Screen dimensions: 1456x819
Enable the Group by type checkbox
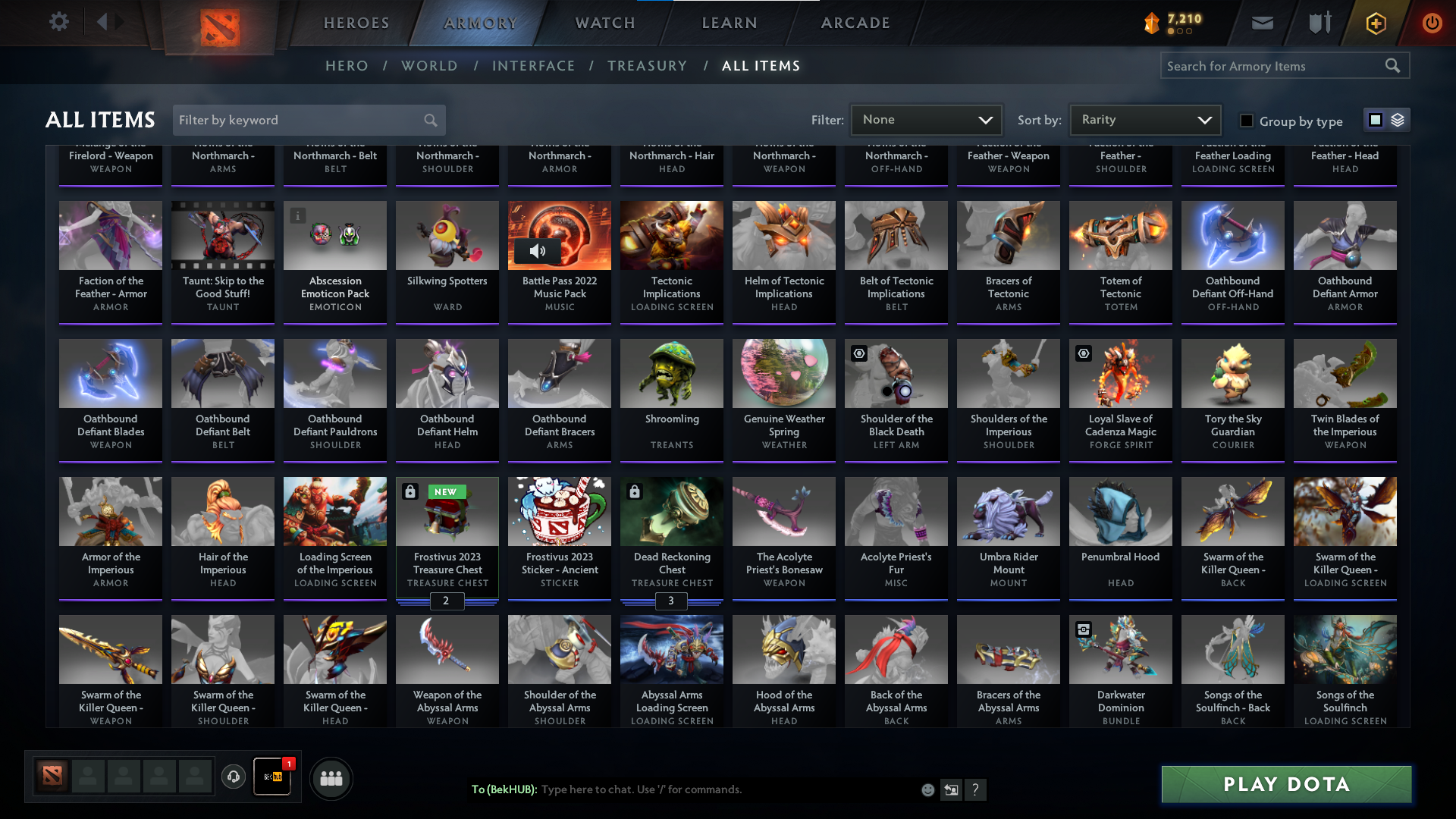(1245, 120)
